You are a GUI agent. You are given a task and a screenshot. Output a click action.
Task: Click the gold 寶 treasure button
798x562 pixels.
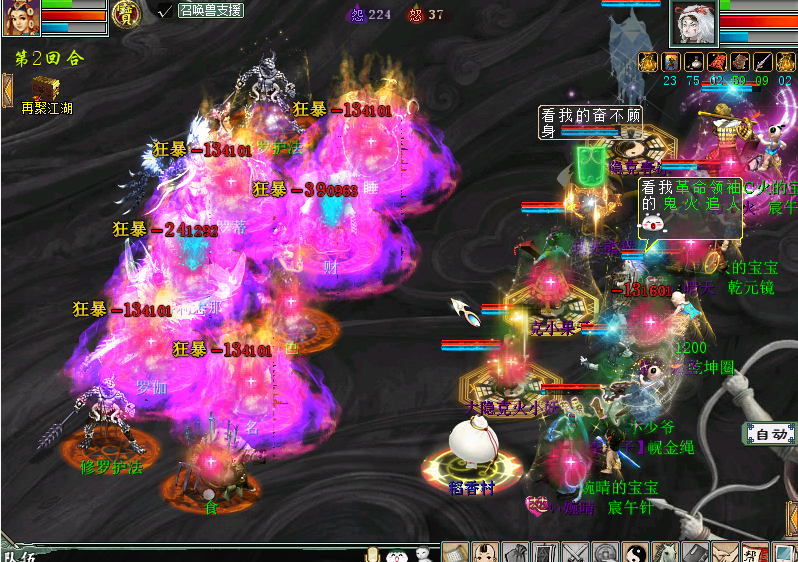click(126, 14)
